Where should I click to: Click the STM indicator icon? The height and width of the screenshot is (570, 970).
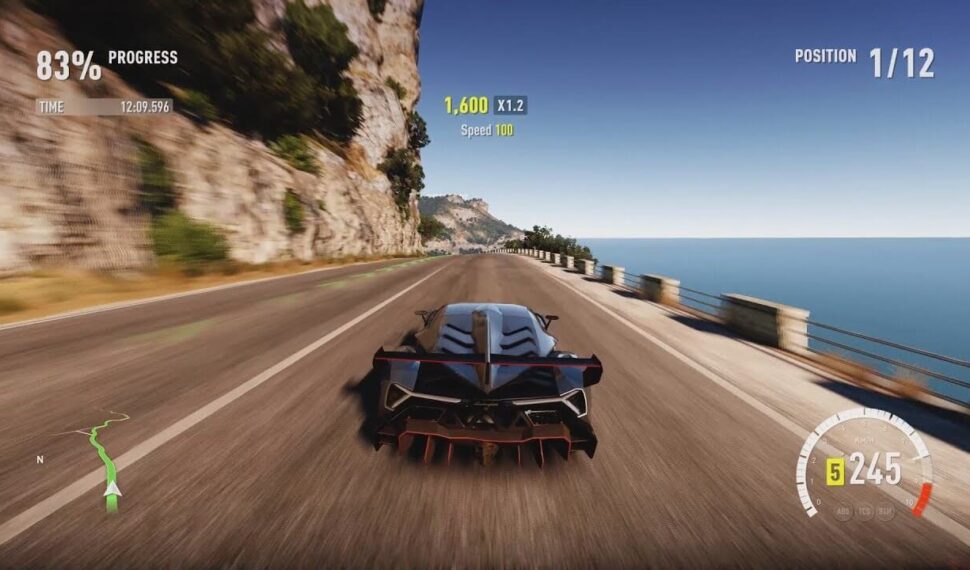coord(885,511)
